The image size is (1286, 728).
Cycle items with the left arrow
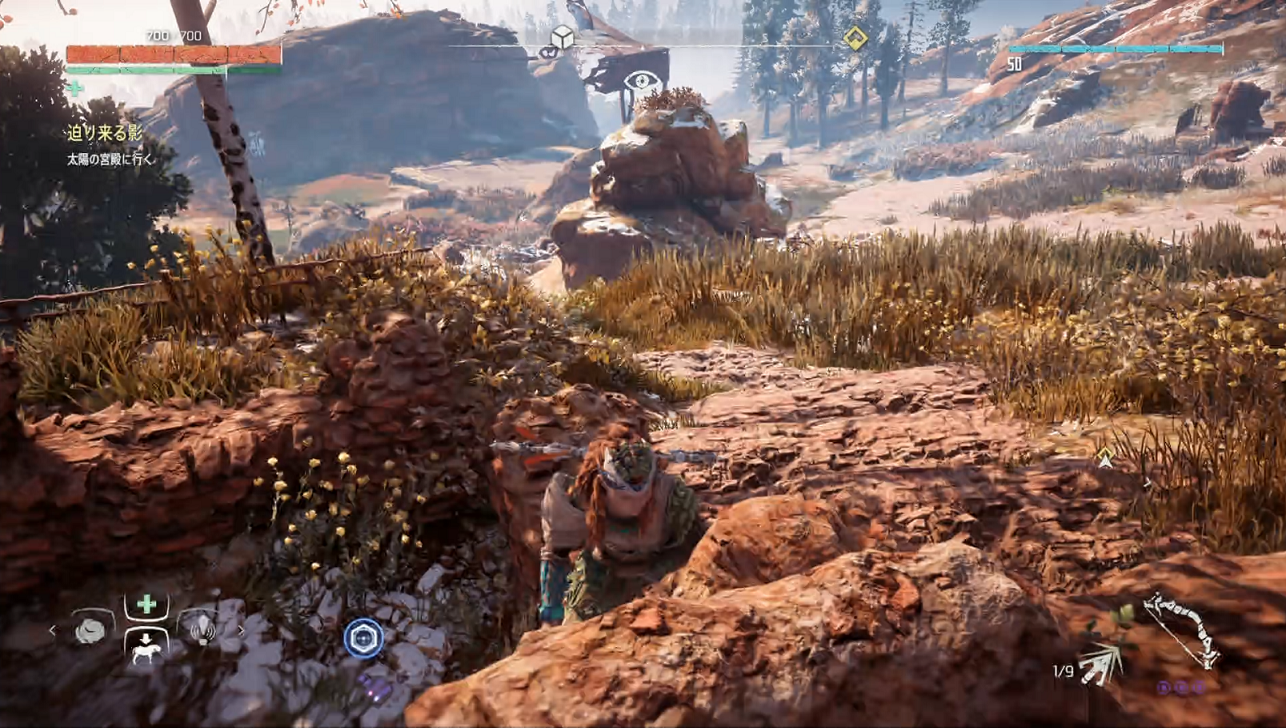click(53, 630)
